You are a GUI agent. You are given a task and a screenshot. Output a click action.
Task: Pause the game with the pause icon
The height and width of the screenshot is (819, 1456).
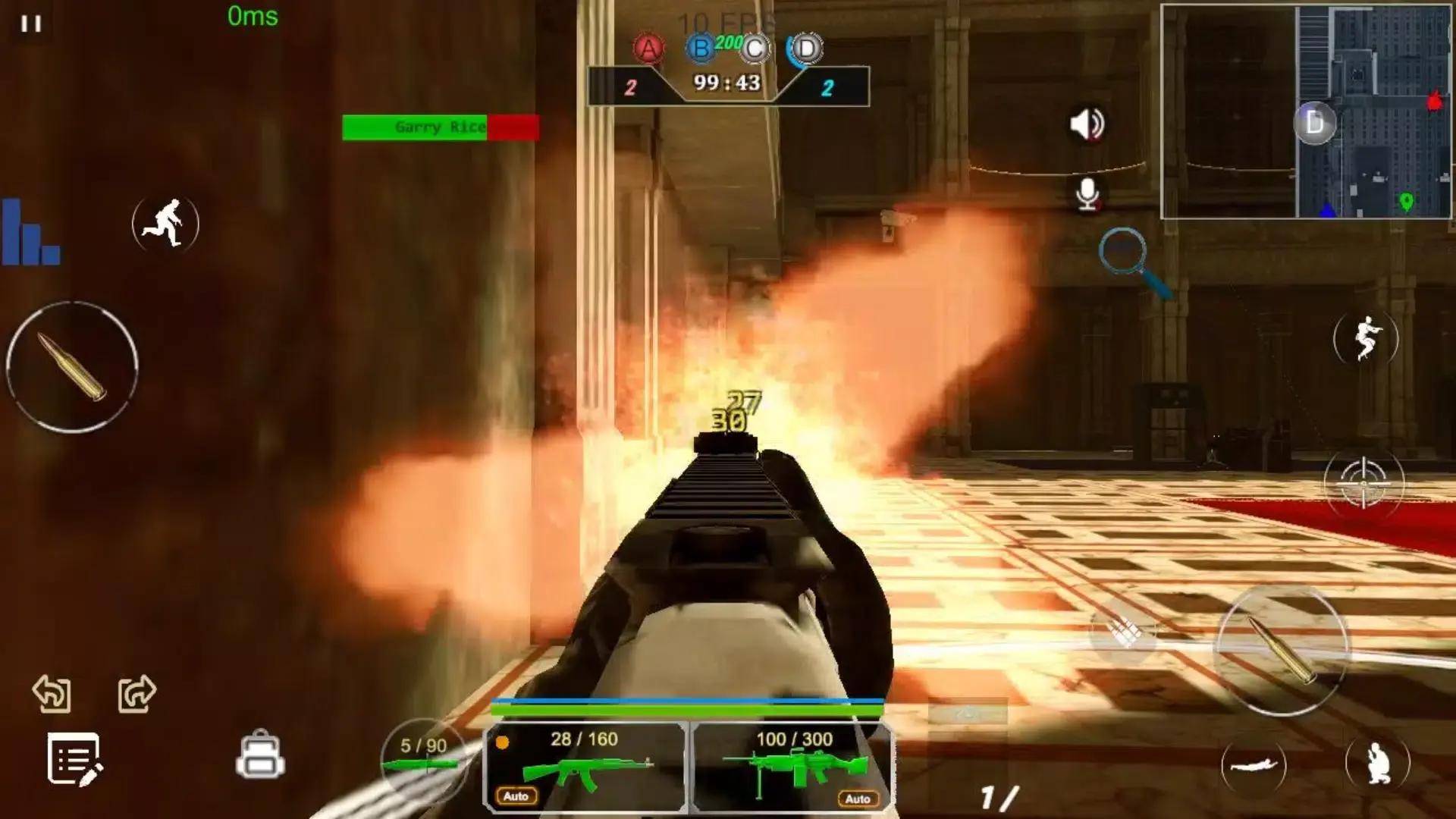point(31,24)
